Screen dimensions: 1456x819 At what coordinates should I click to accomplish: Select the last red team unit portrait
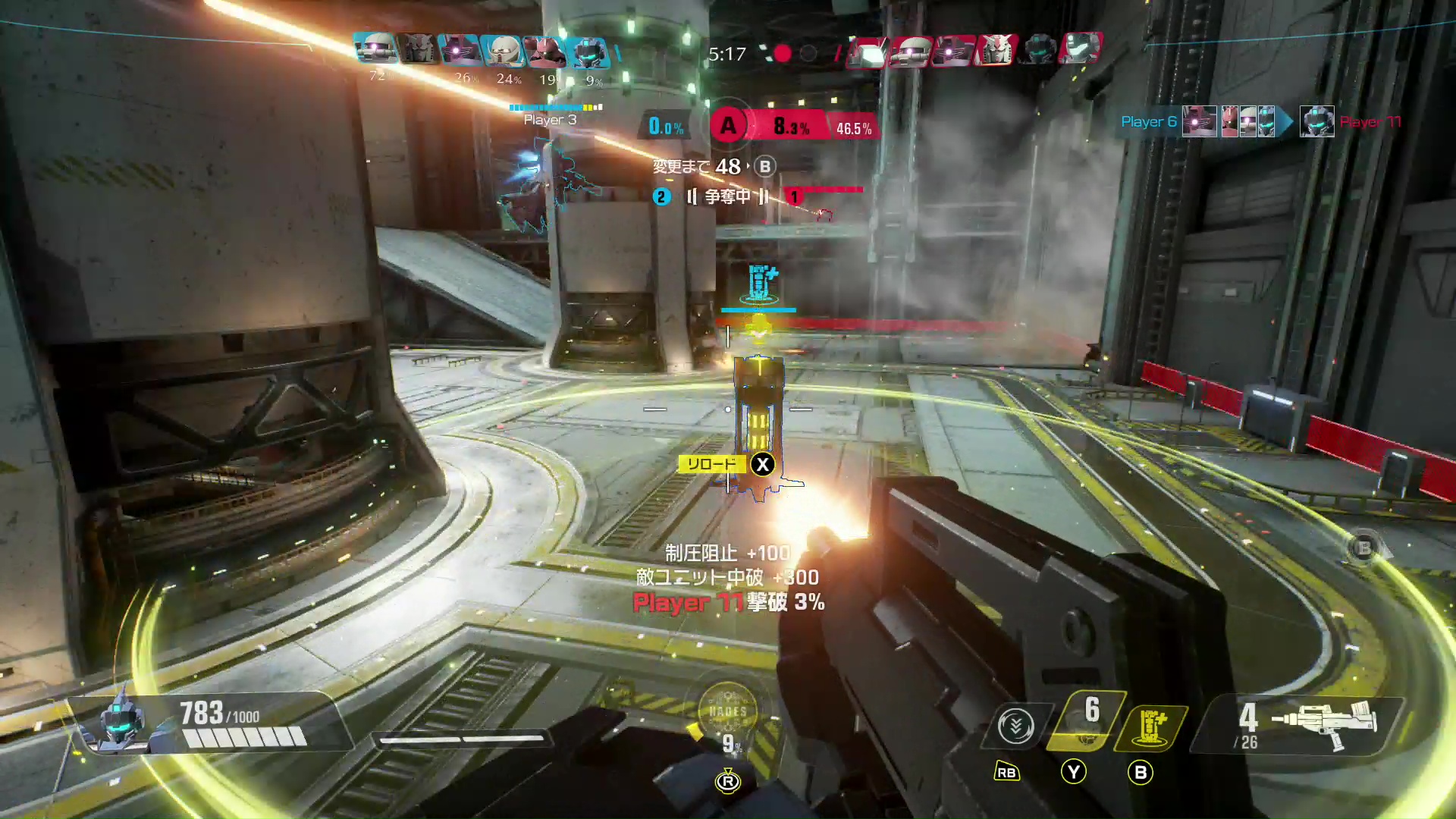(1081, 50)
